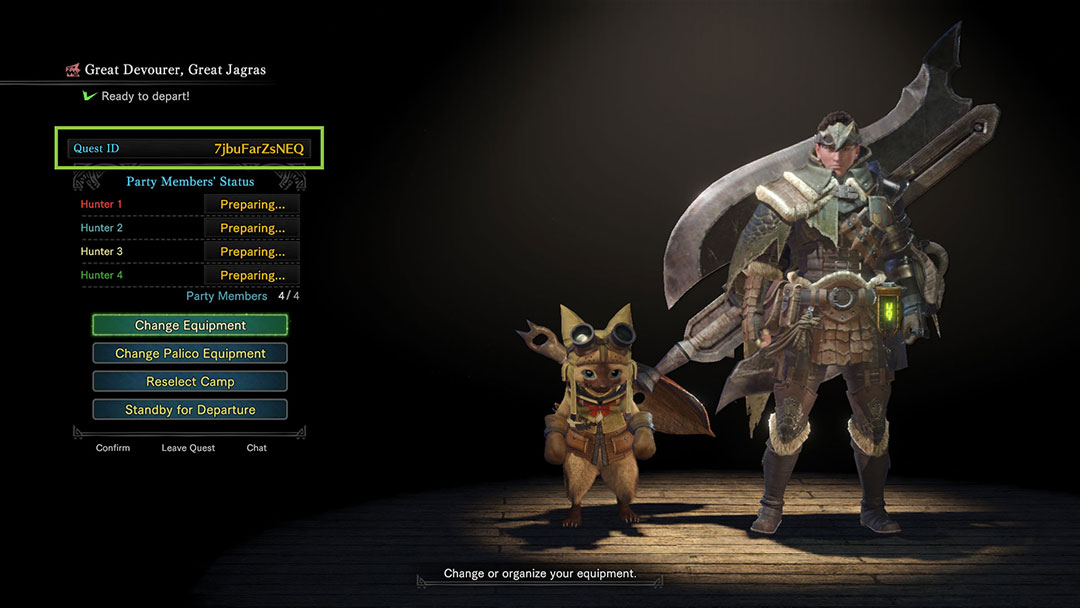
Task: Select the Hunter 2 status row
Action: pos(190,228)
